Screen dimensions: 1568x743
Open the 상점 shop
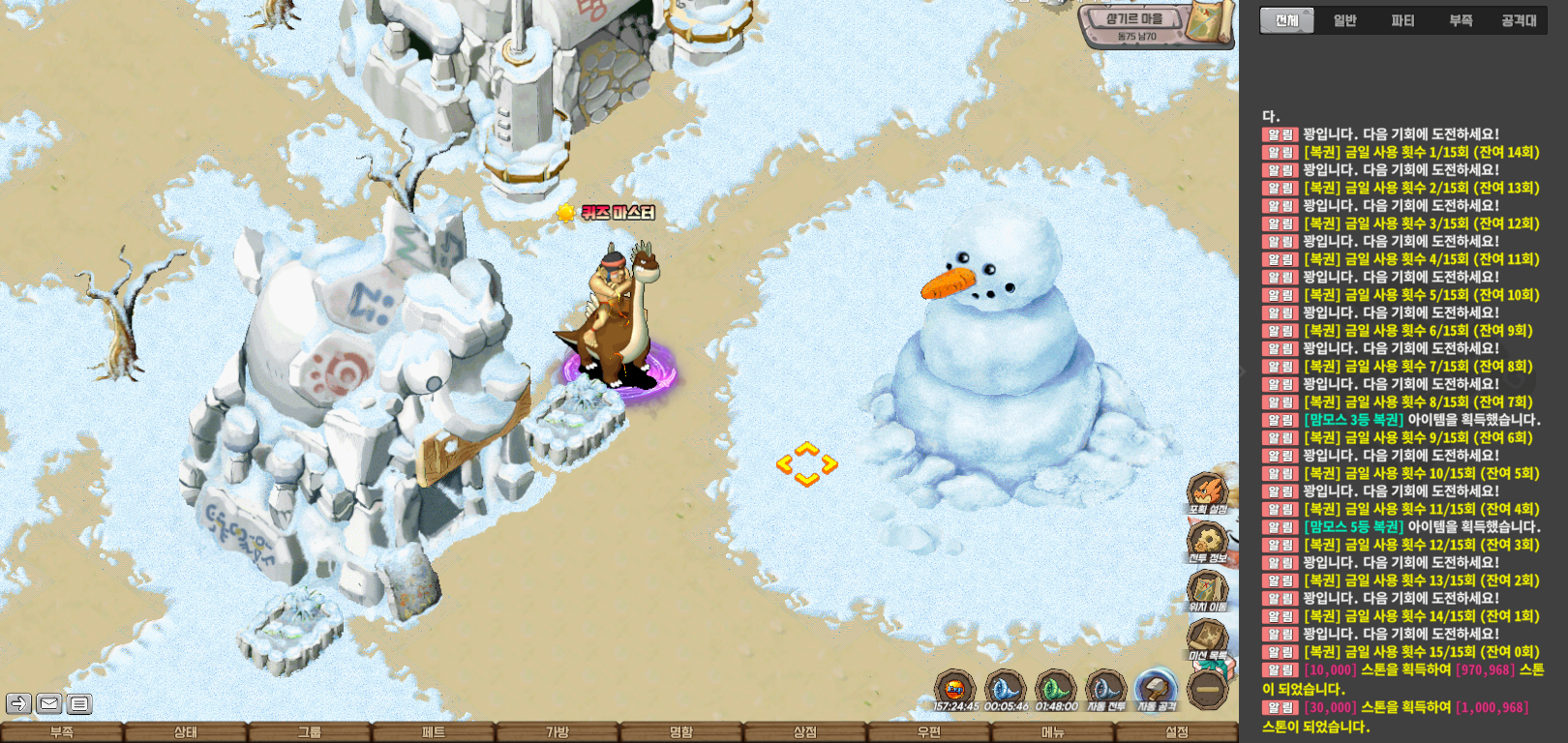point(805,732)
